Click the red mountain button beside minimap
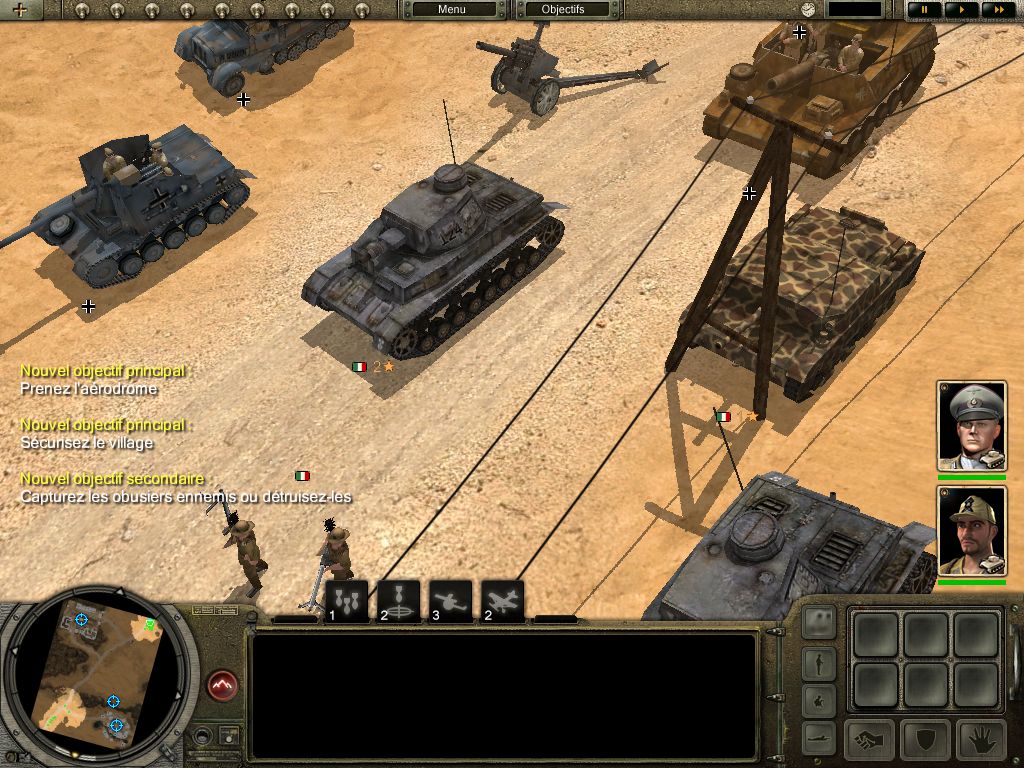The height and width of the screenshot is (768, 1024). [222, 685]
